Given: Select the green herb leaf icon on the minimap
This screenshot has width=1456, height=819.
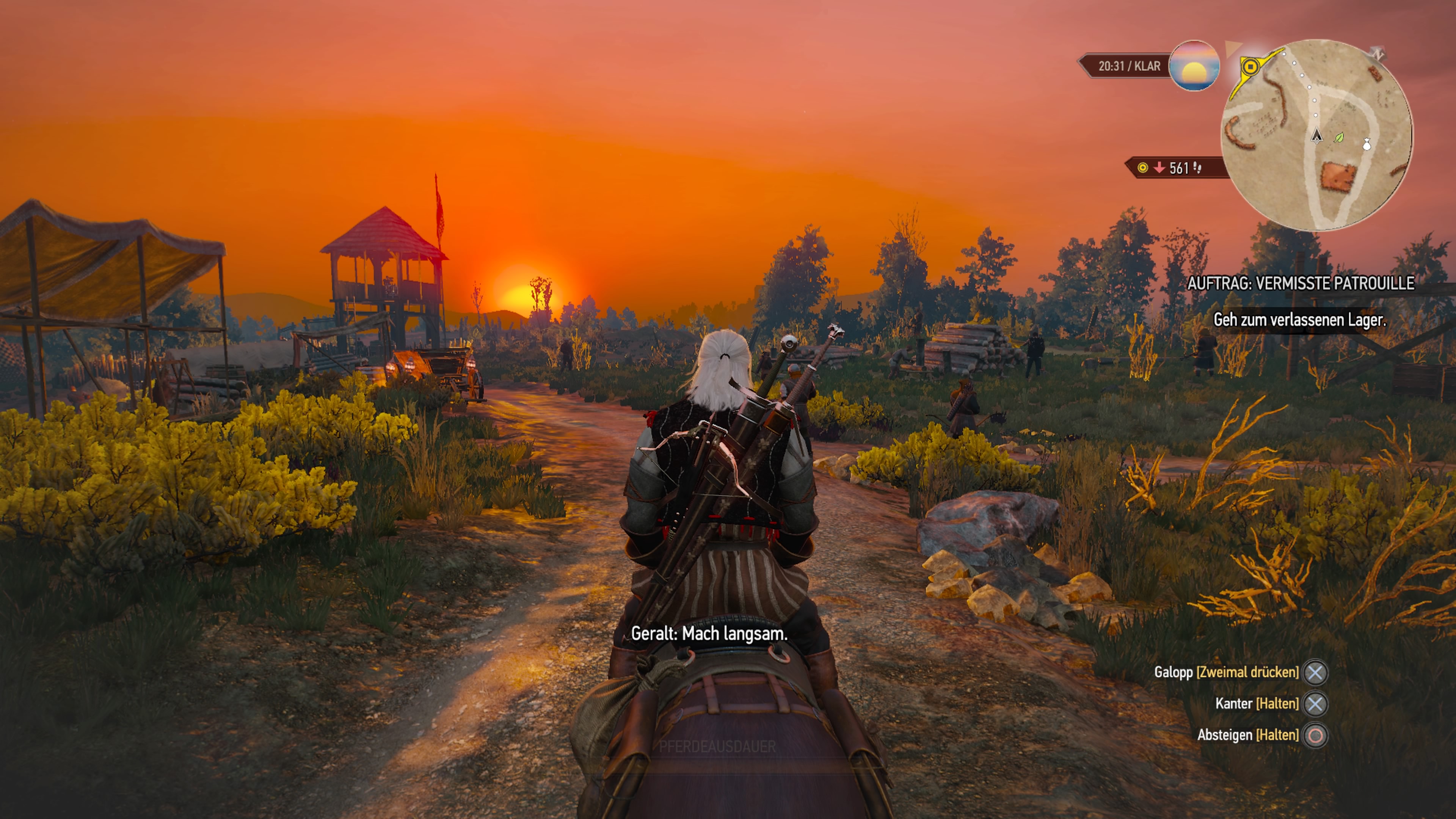Looking at the screenshot, I should pos(1340,139).
